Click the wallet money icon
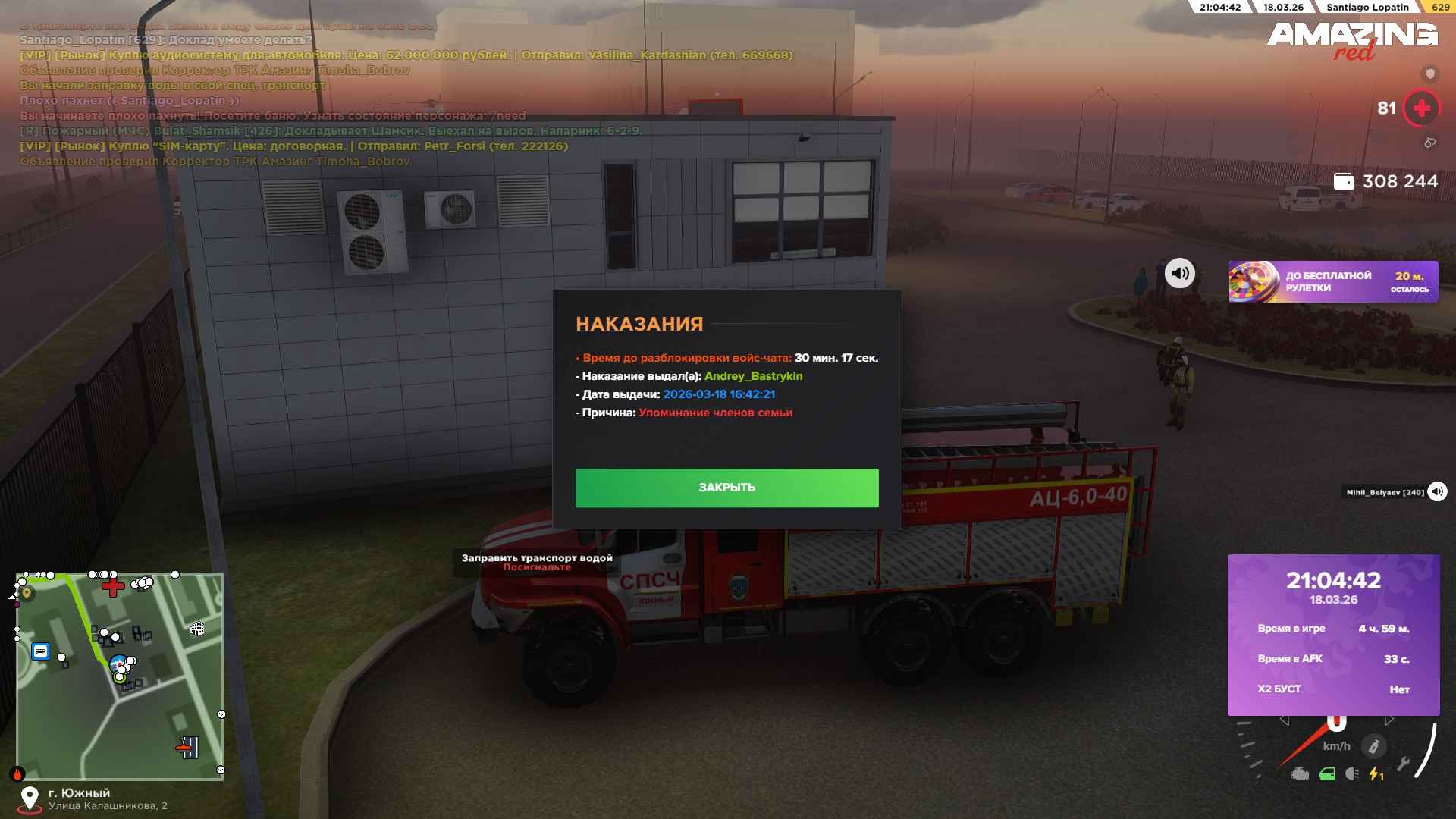 (1344, 181)
